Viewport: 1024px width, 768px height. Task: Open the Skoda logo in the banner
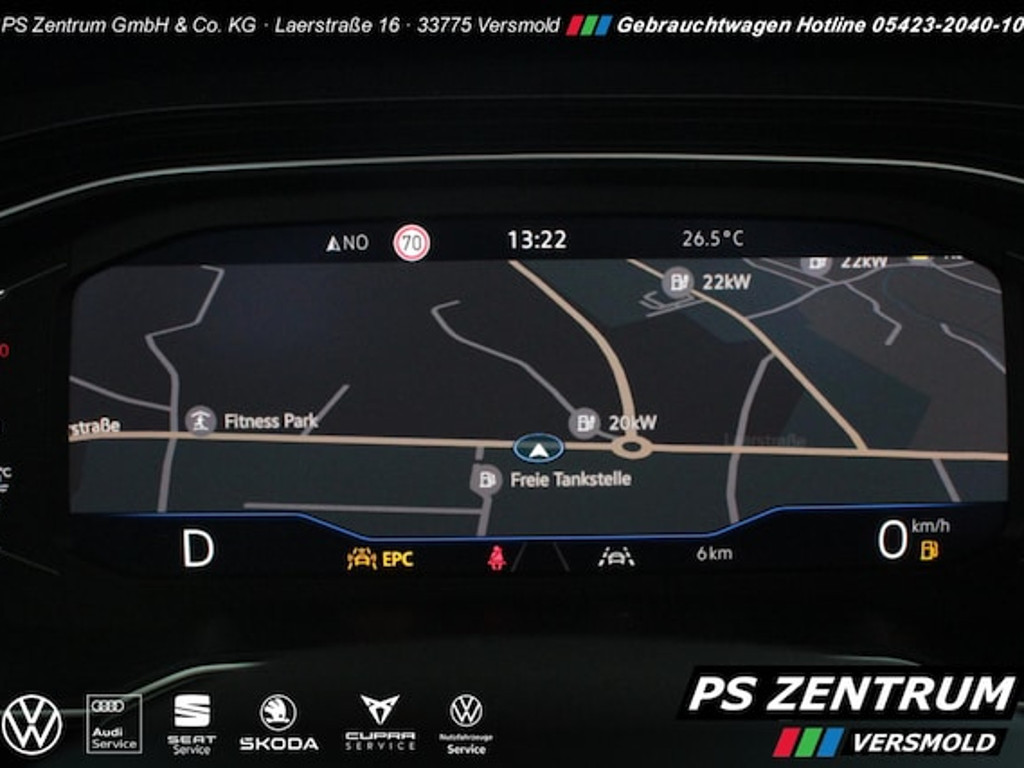tap(278, 722)
